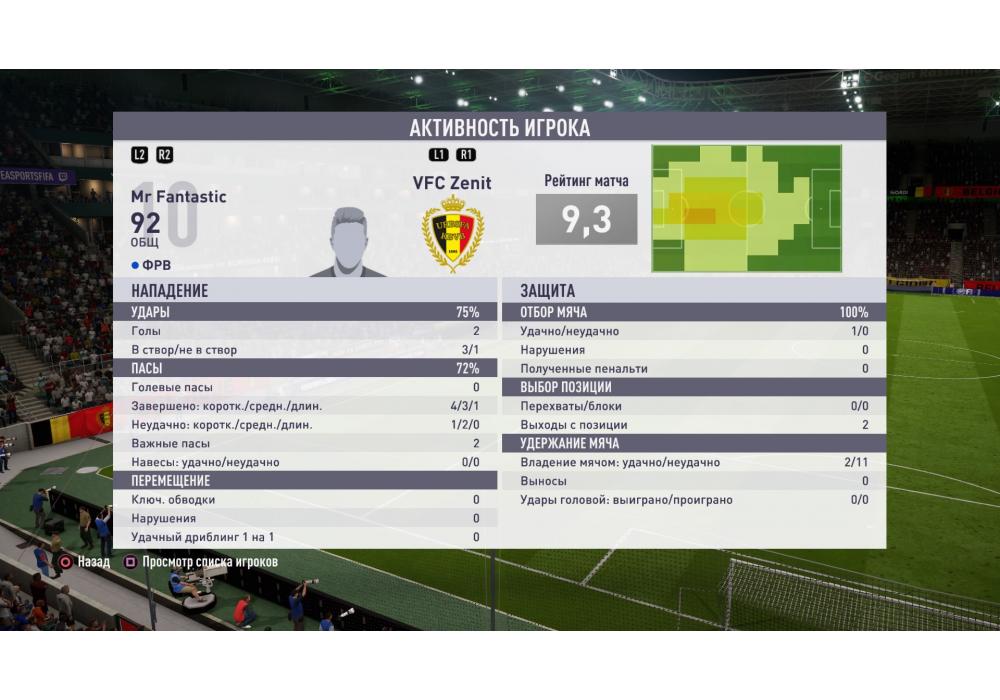The image size is (1000, 700).
Task: Select the Голевые пасы row
Action: tap(305, 387)
